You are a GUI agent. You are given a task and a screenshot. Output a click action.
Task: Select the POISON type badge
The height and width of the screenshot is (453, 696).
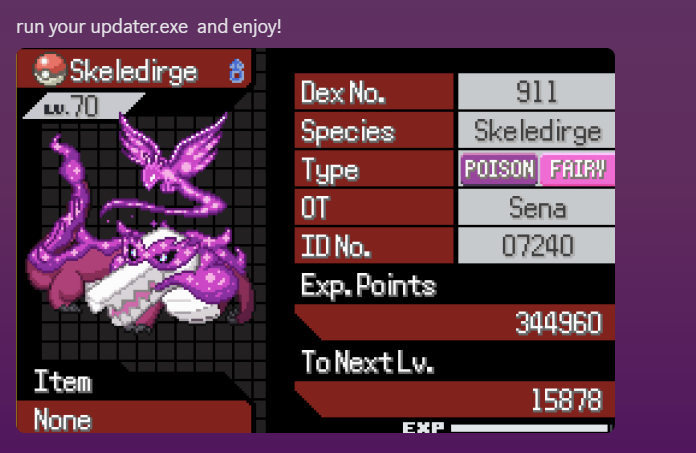(x=499, y=169)
